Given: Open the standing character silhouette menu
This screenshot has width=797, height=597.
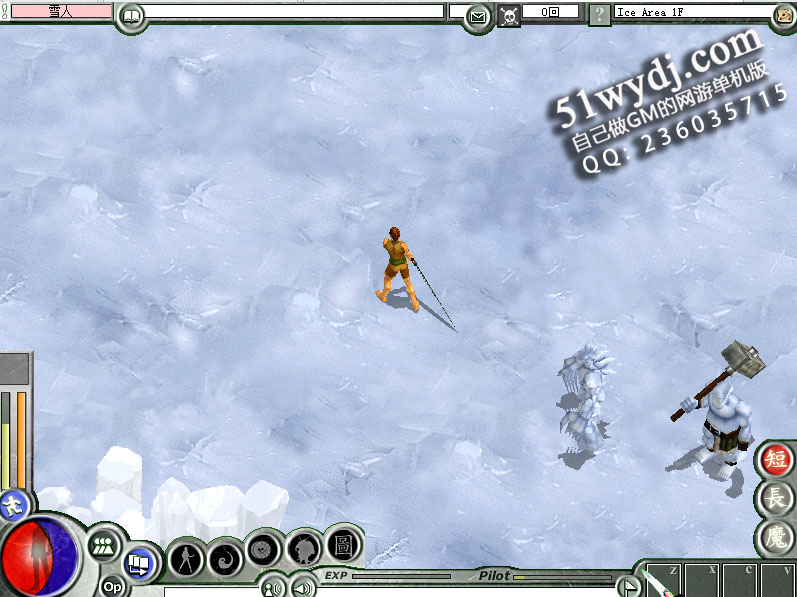Looking at the screenshot, I should tap(185, 556).
